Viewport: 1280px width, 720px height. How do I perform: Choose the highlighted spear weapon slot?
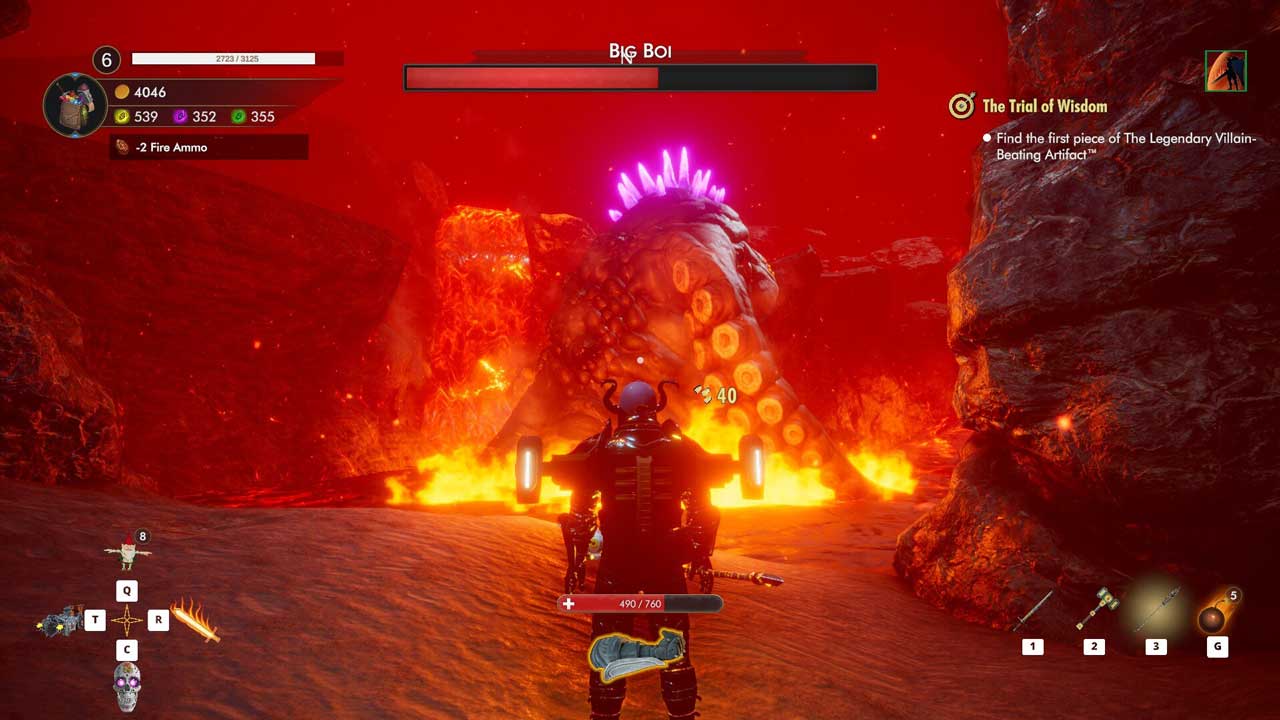tap(1156, 609)
